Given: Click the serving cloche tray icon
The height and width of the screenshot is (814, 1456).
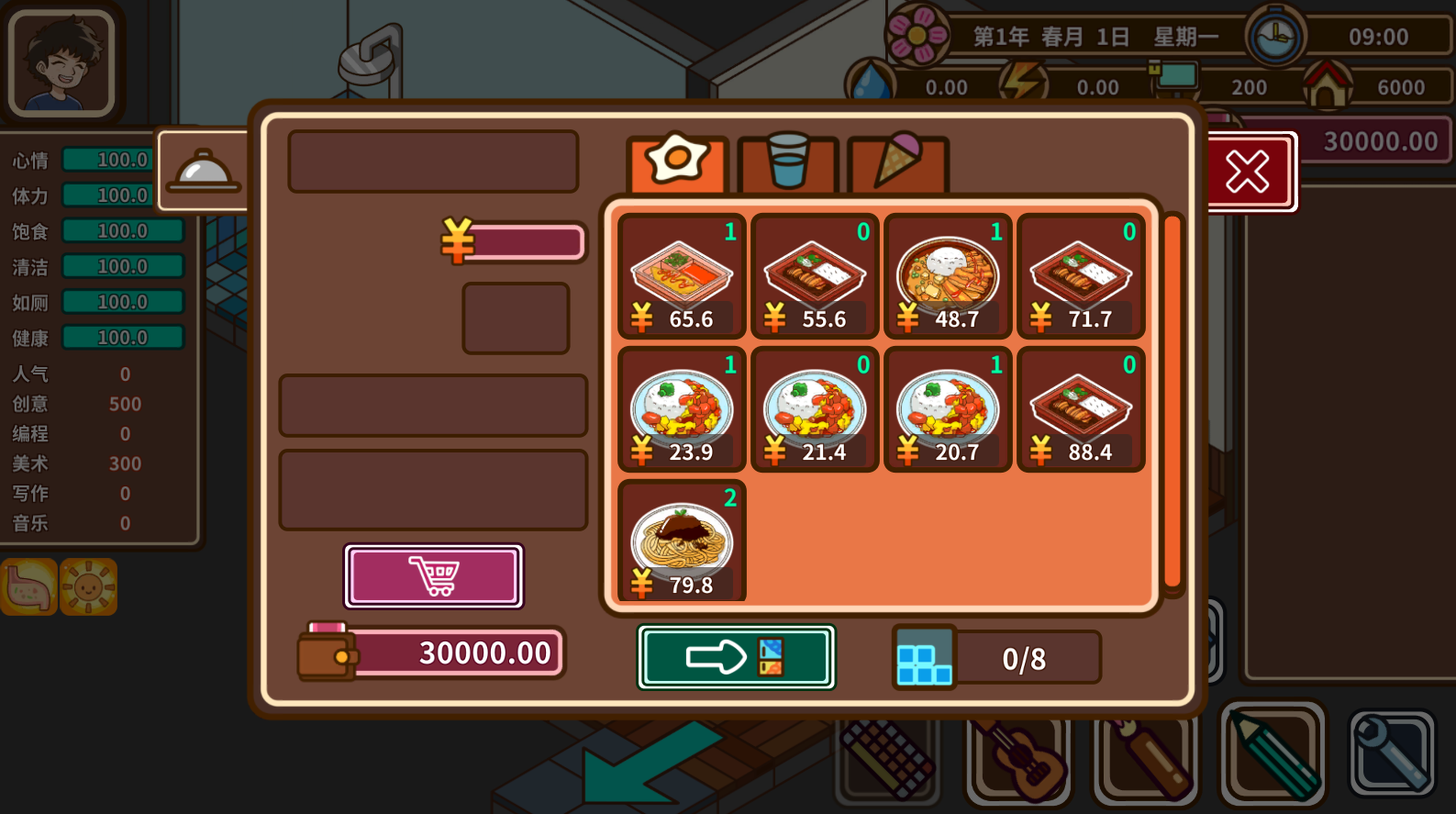Looking at the screenshot, I should [204, 171].
